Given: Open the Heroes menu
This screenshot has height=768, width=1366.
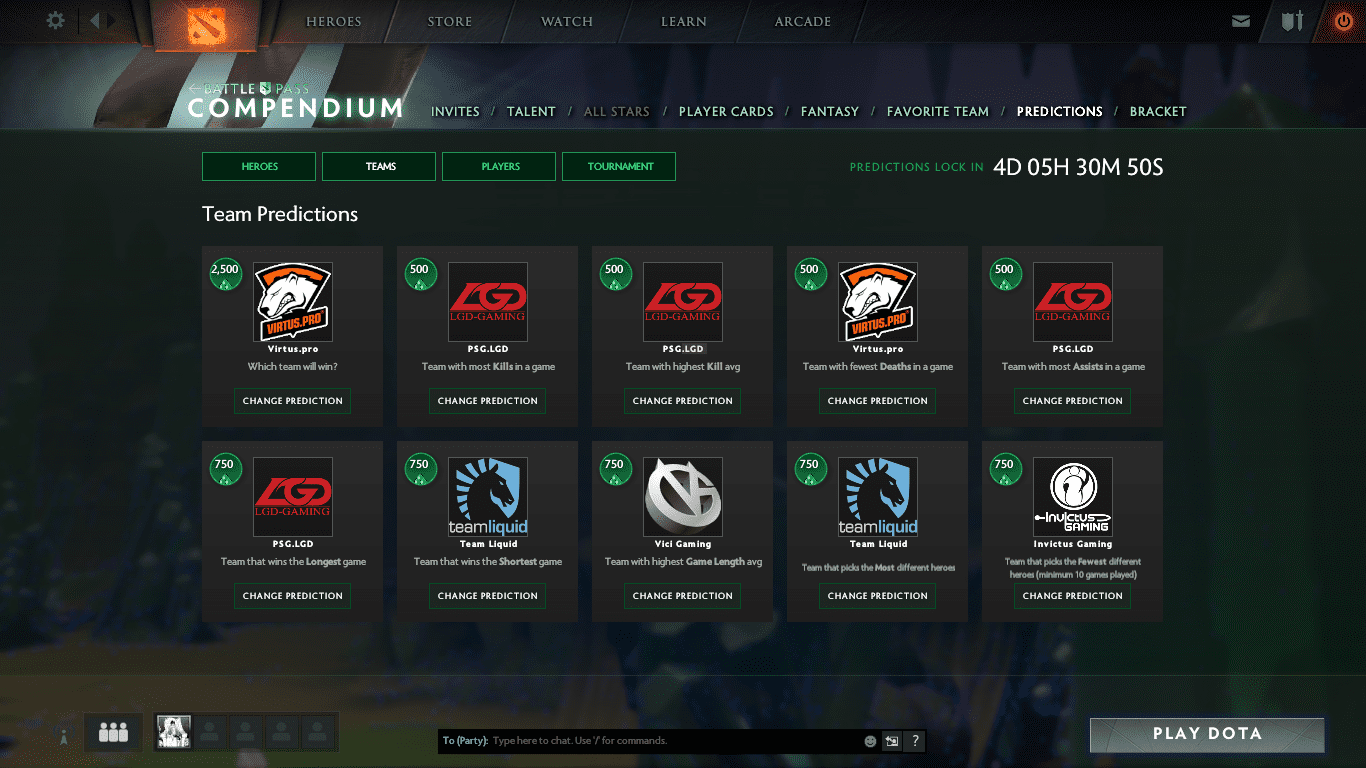Looking at the screenshot, I should [x=333, y=22].
